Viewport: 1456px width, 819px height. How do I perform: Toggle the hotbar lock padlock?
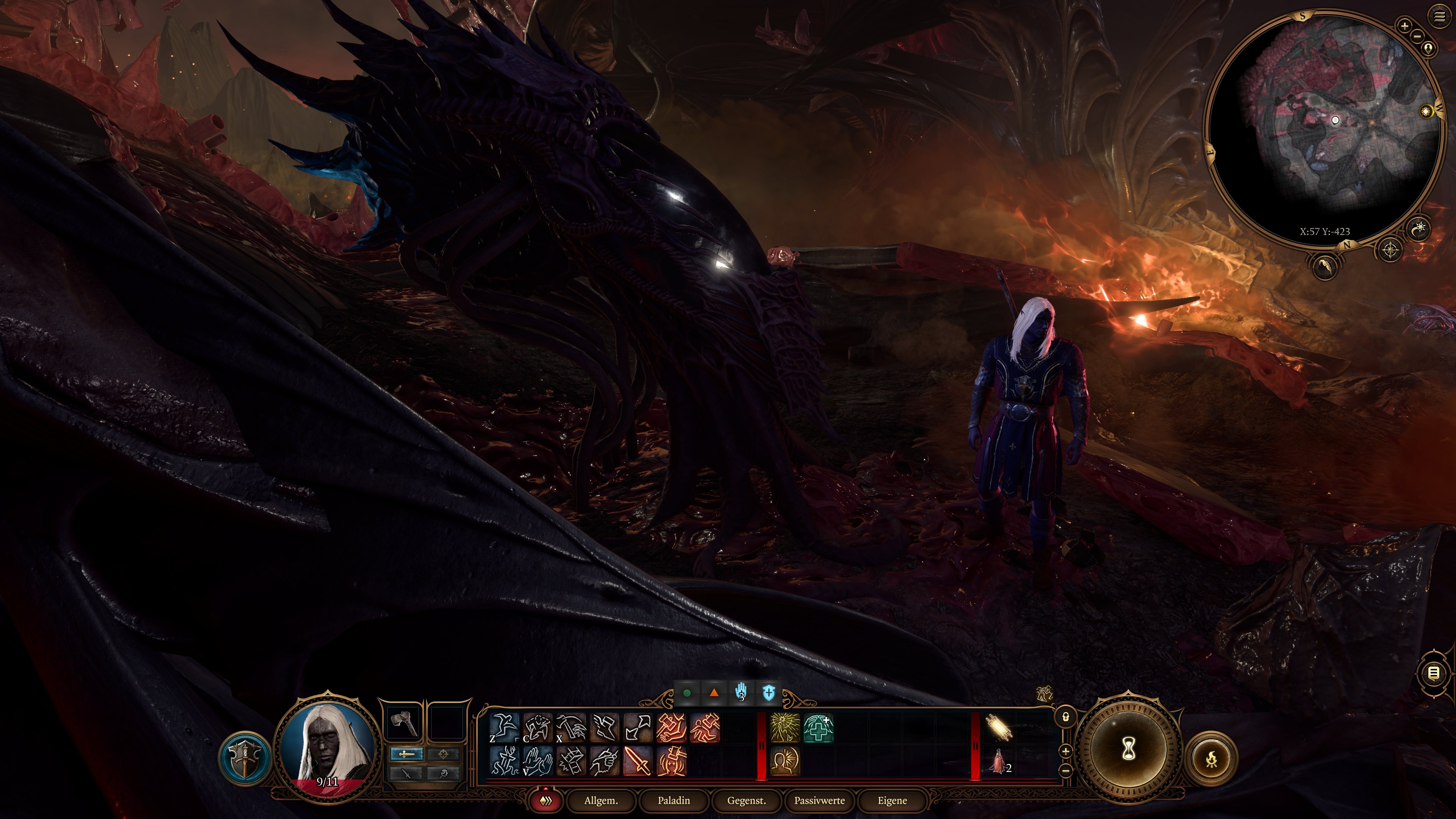click(x=1065, y=717)
